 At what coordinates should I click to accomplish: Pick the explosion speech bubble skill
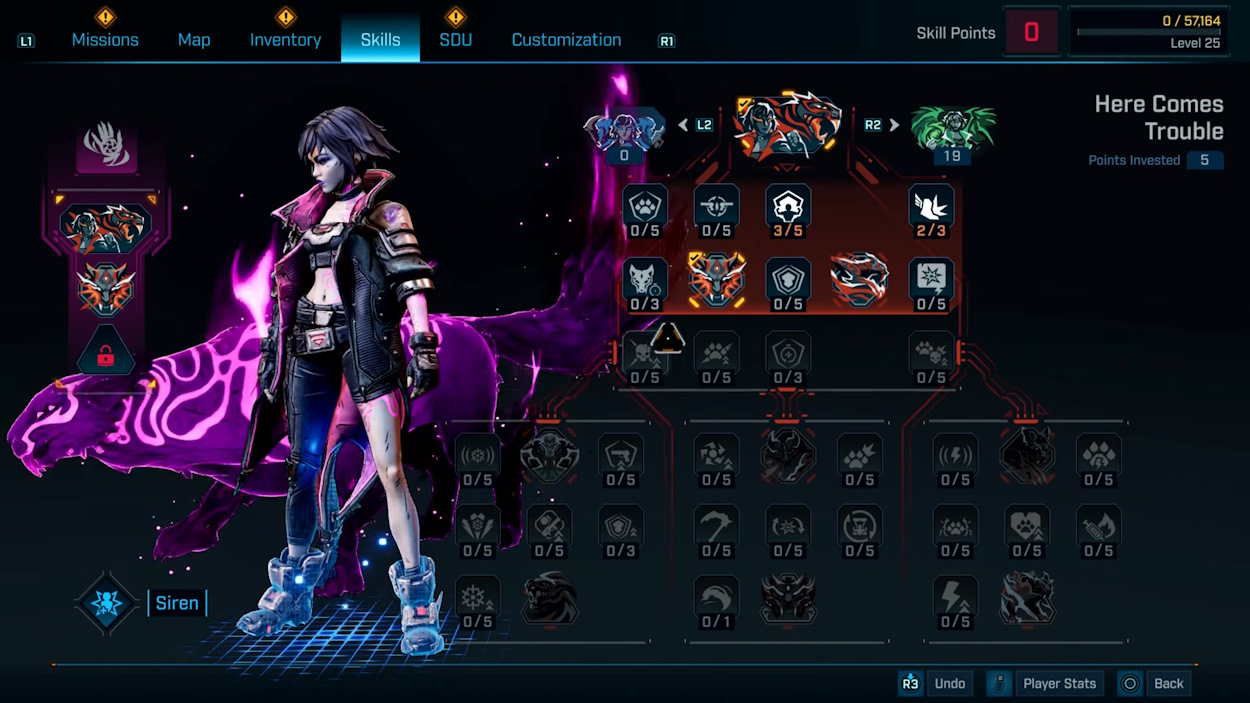pyautogui.click(x=931, y=279)
